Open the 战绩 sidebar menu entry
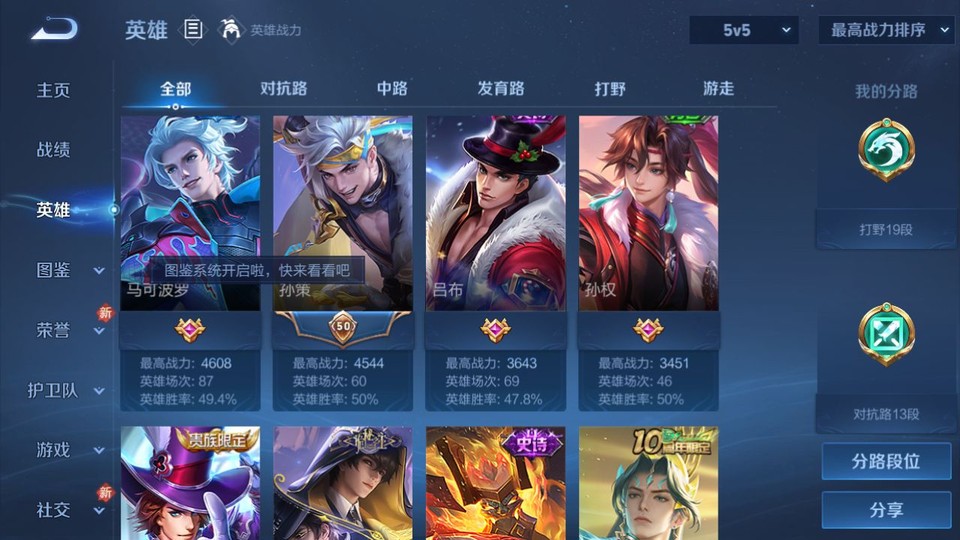Screen dimensions: 960x540 coord(54,150)
